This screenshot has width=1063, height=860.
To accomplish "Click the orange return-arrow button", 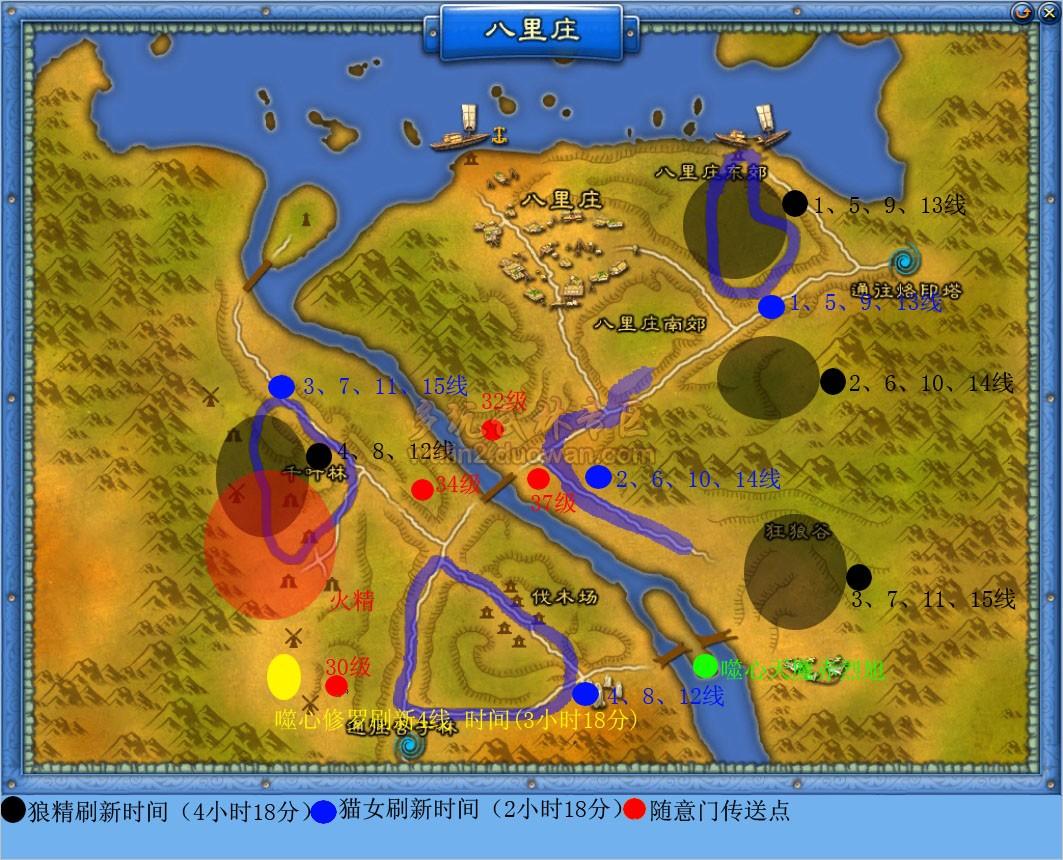I will pyautogui.click(x=1021, y=12).
